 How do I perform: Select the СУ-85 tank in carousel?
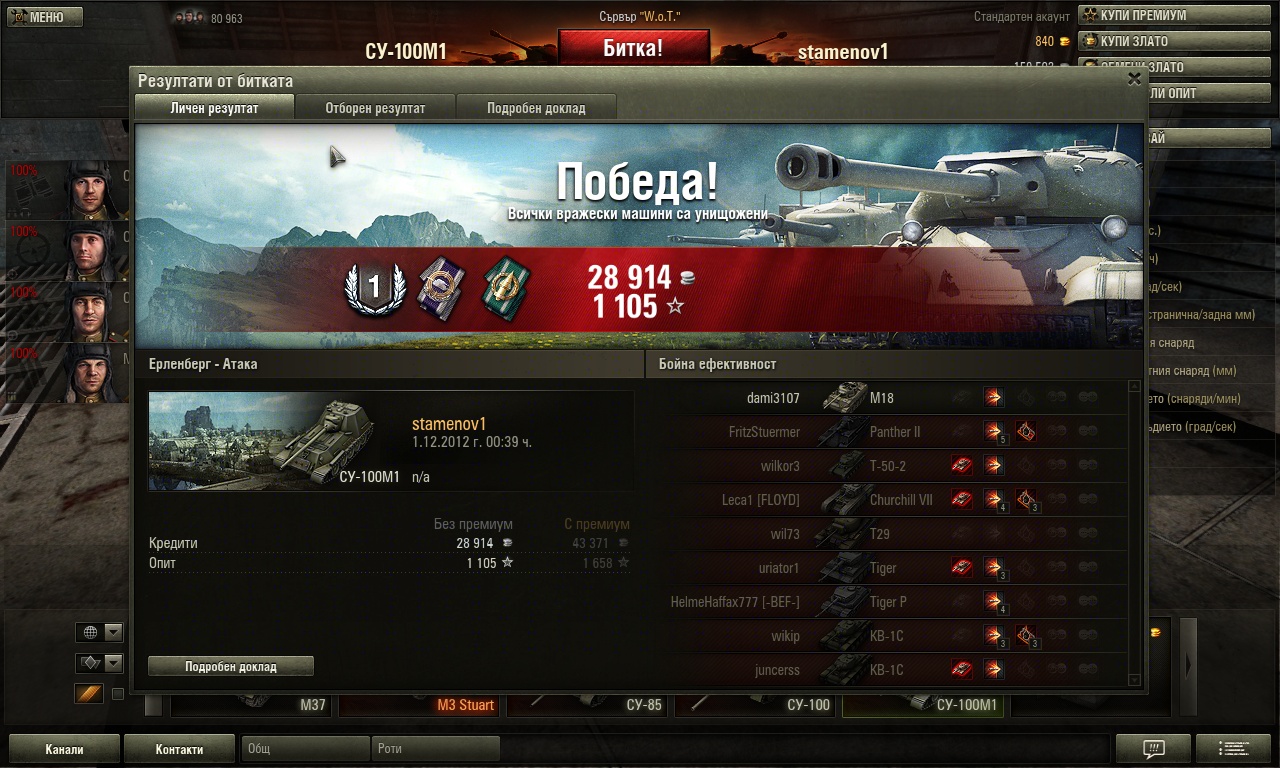click(588, 705)
